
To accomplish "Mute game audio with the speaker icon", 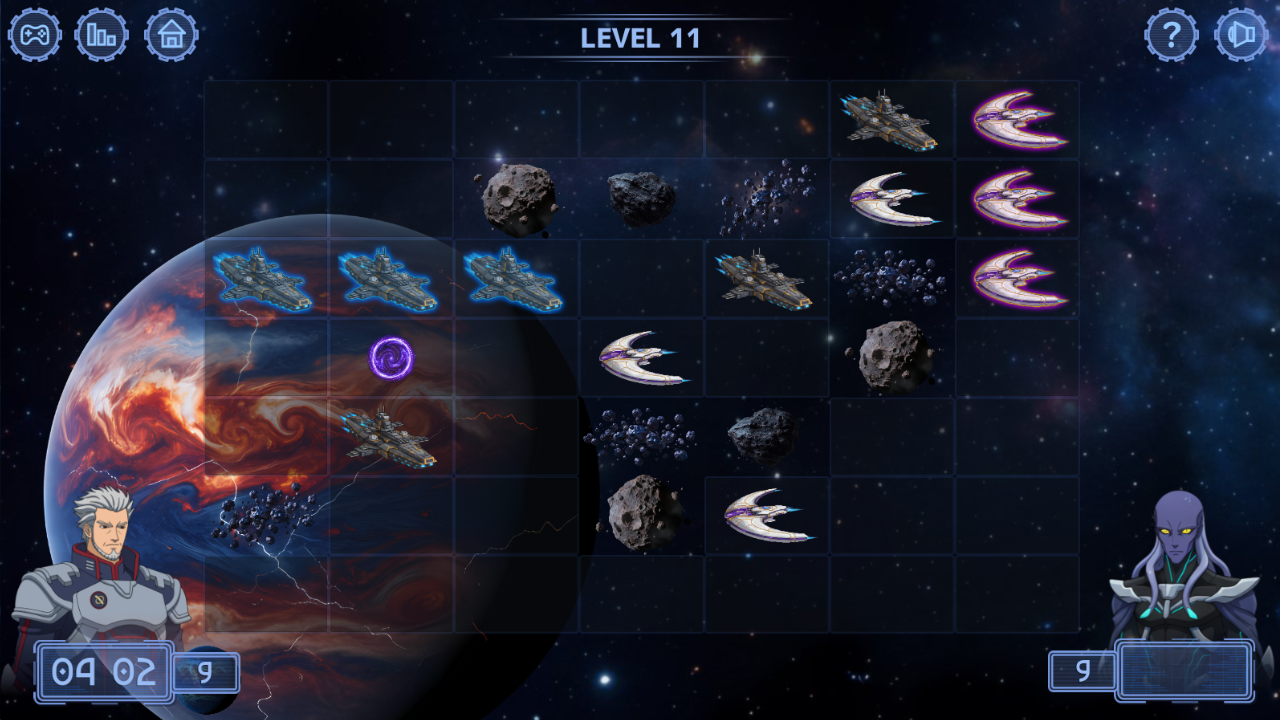I will [x=1243, y=35].
